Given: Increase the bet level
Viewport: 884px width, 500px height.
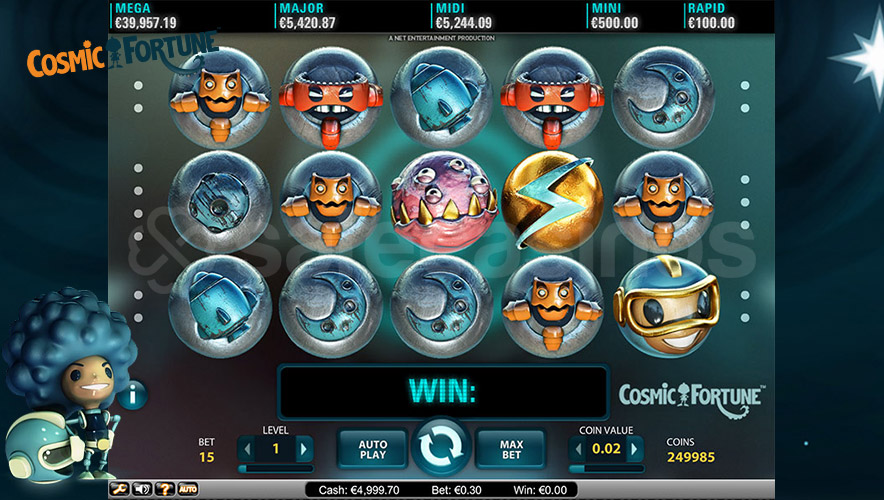Looking at the screenshot, I should [304, 448].
